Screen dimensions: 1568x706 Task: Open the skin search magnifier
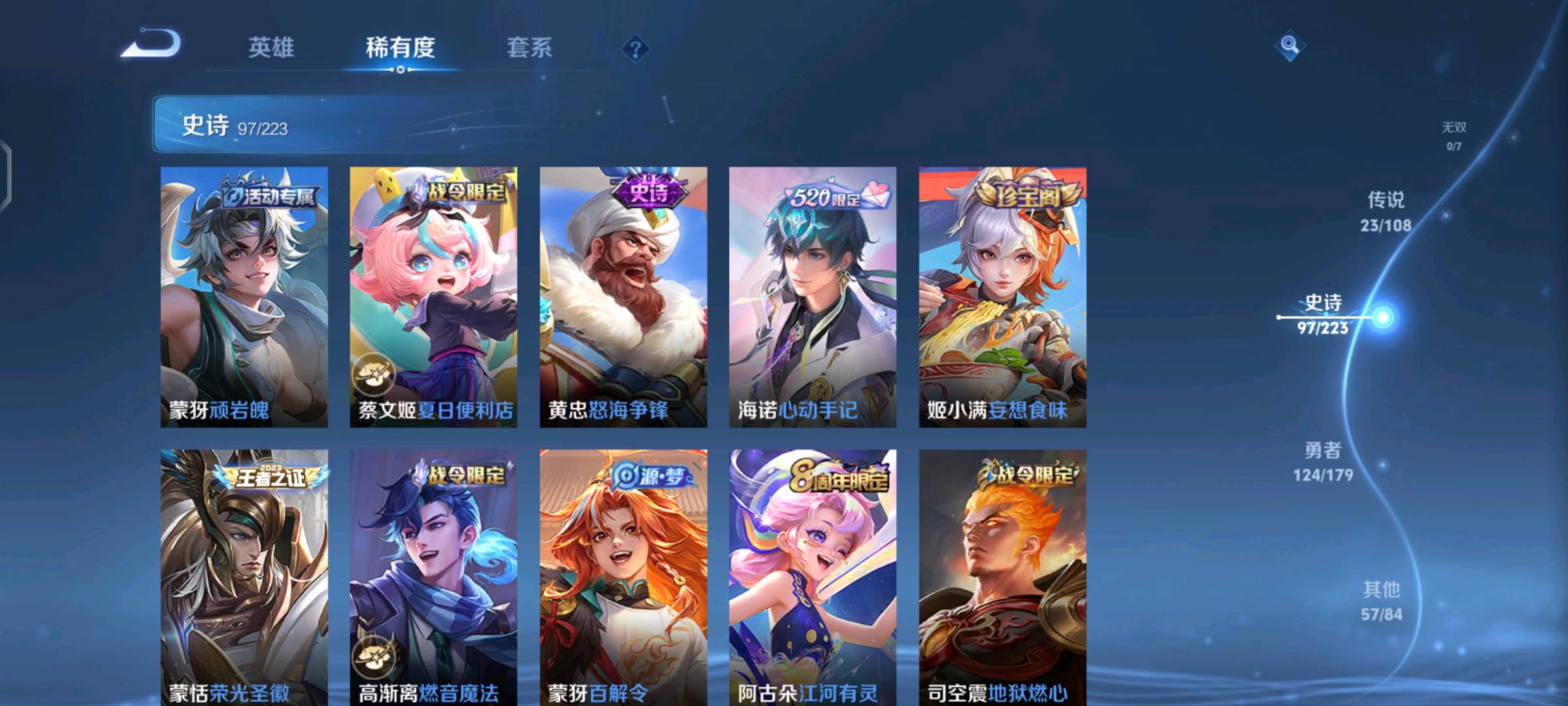tap(1289, 44)
